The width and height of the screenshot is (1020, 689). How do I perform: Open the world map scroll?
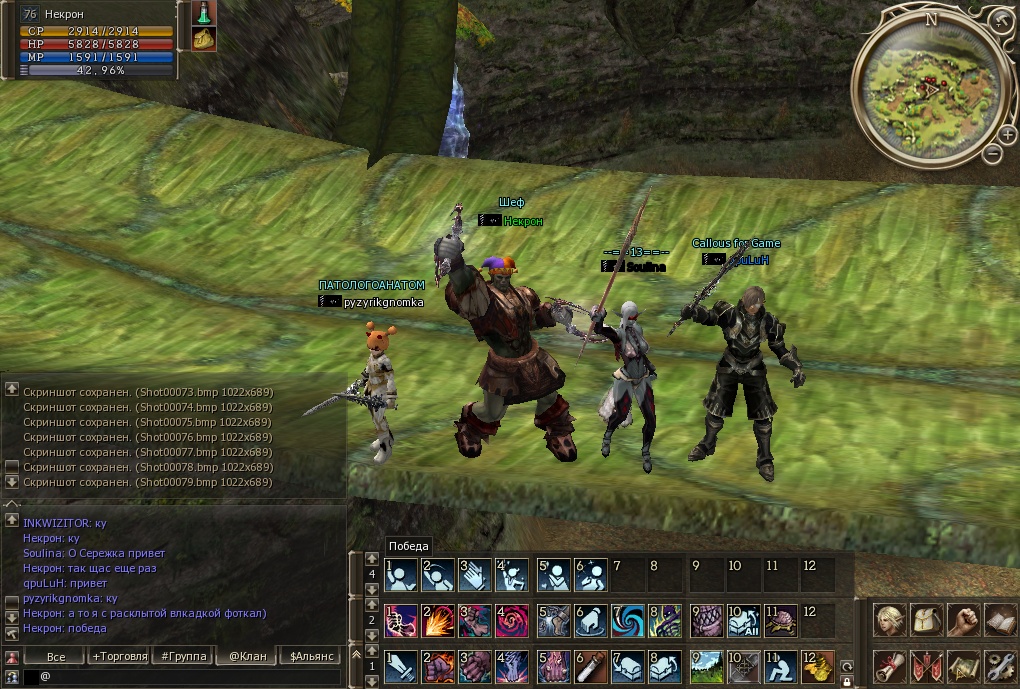(x=963, y=664)
